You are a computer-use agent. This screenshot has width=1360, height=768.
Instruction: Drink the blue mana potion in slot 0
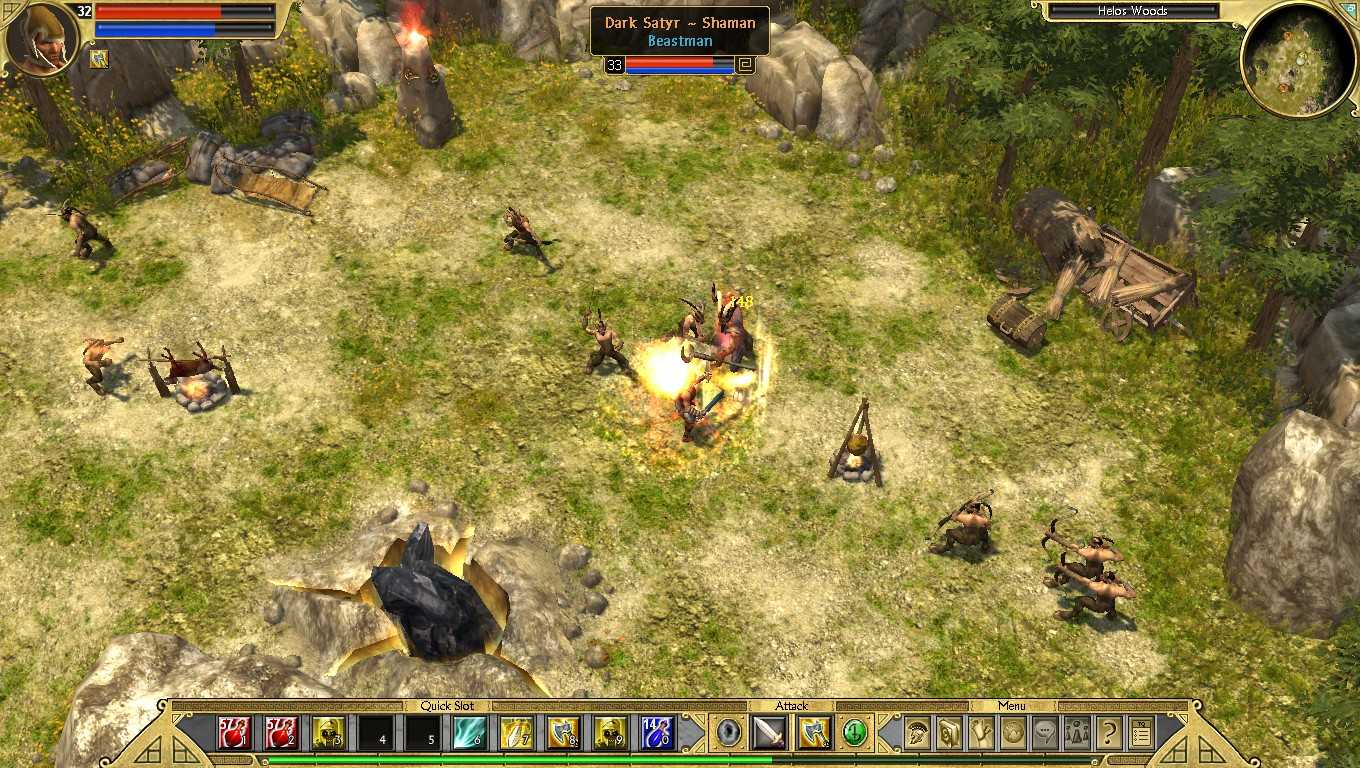(x=658, y=733)
